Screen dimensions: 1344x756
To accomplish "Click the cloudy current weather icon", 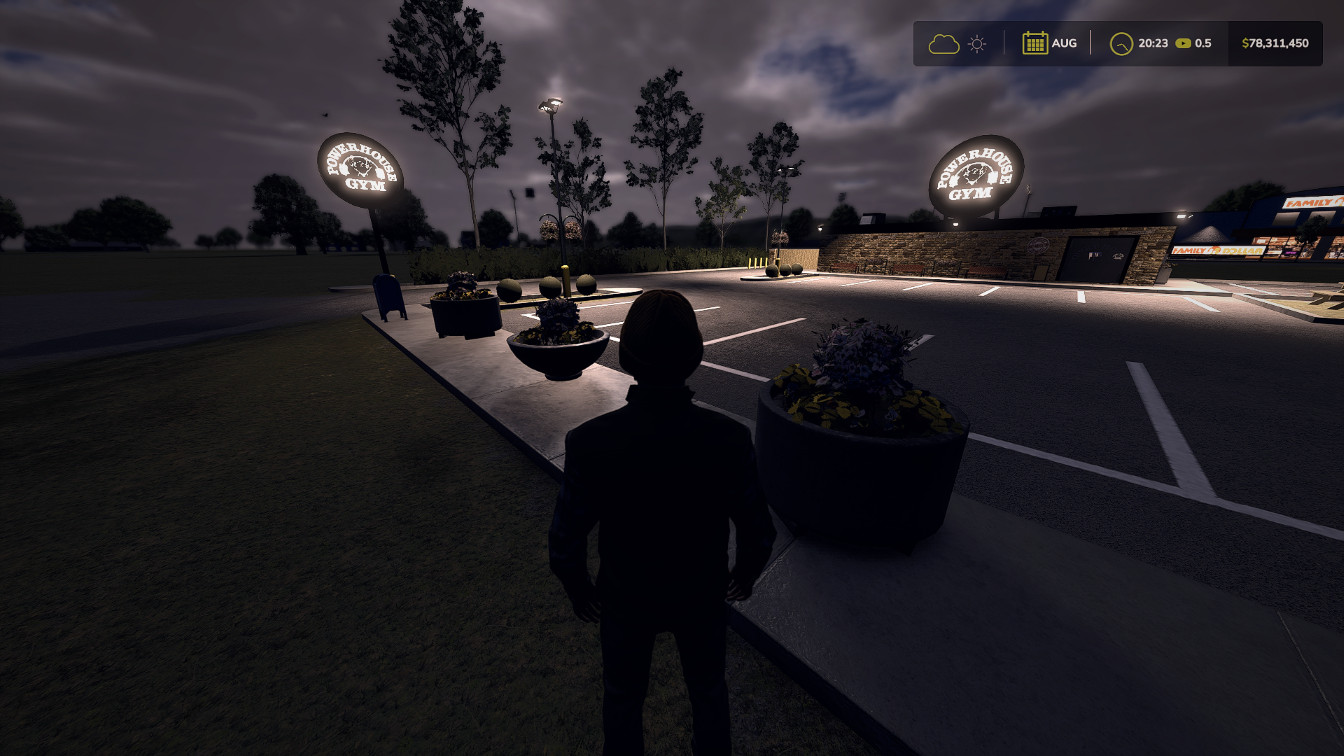I will (x=943, y=44).
